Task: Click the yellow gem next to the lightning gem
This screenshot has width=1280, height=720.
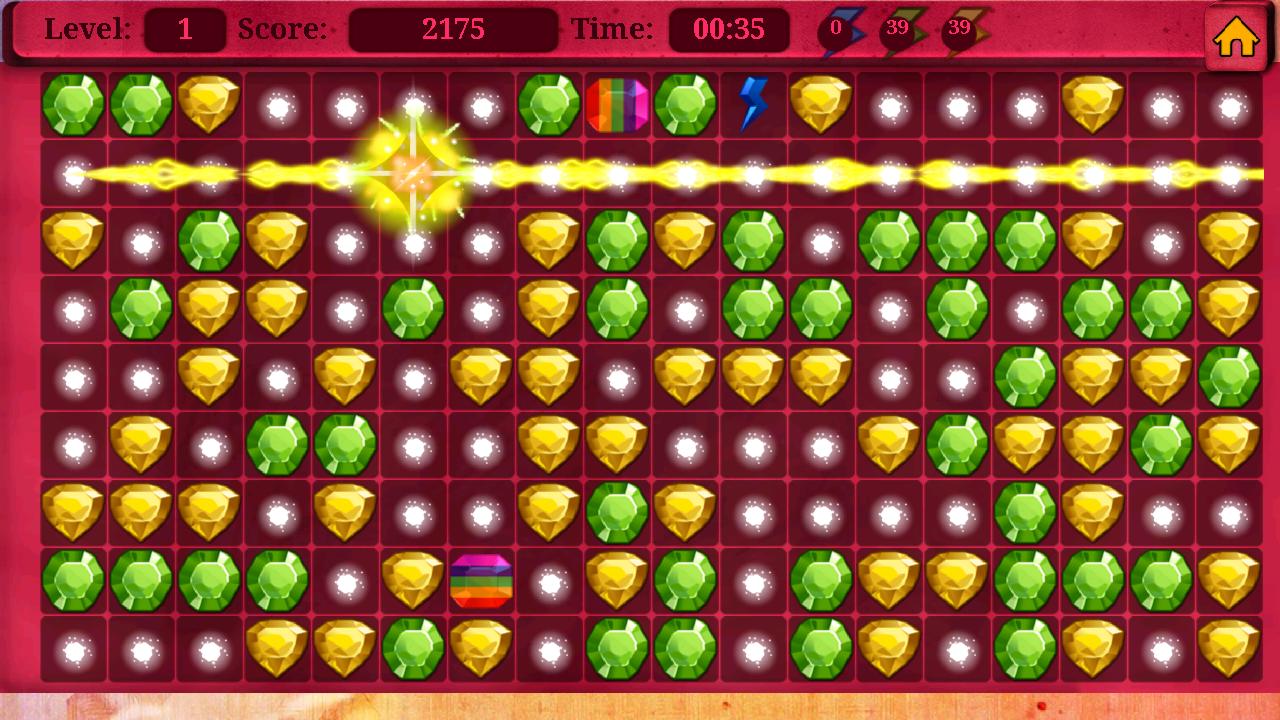Action: coord(823,105)
